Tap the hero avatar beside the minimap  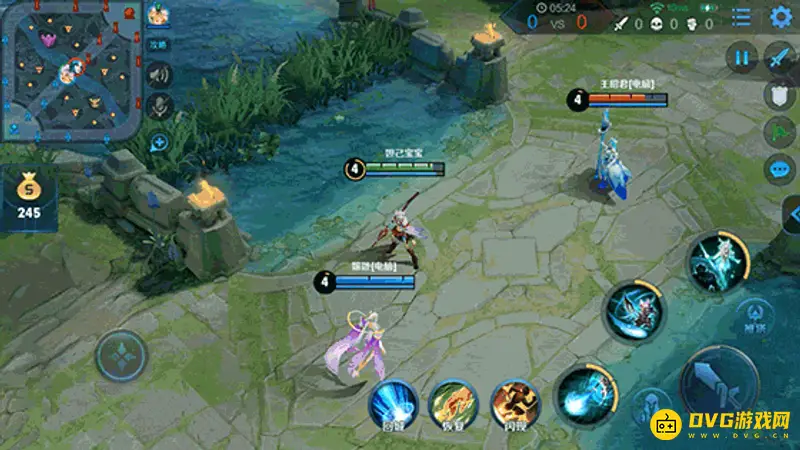click(x=158, y=15)
